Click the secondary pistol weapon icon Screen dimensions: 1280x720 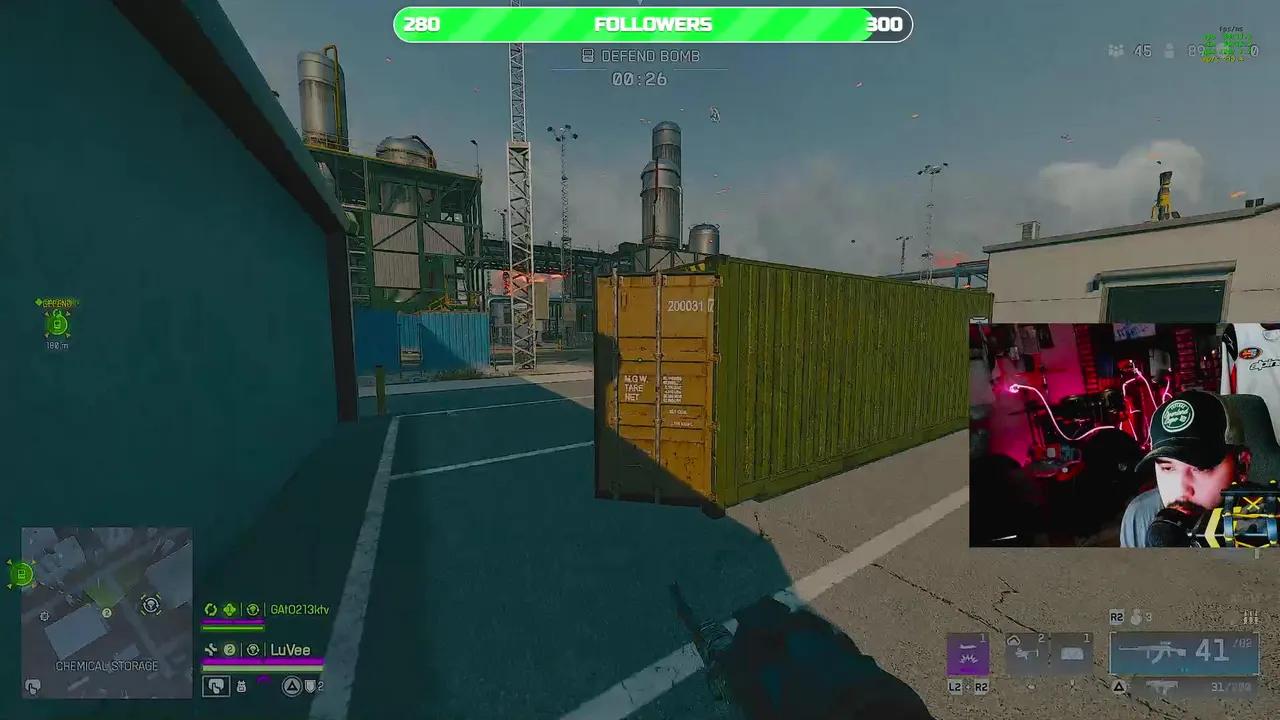point(1160,687)
